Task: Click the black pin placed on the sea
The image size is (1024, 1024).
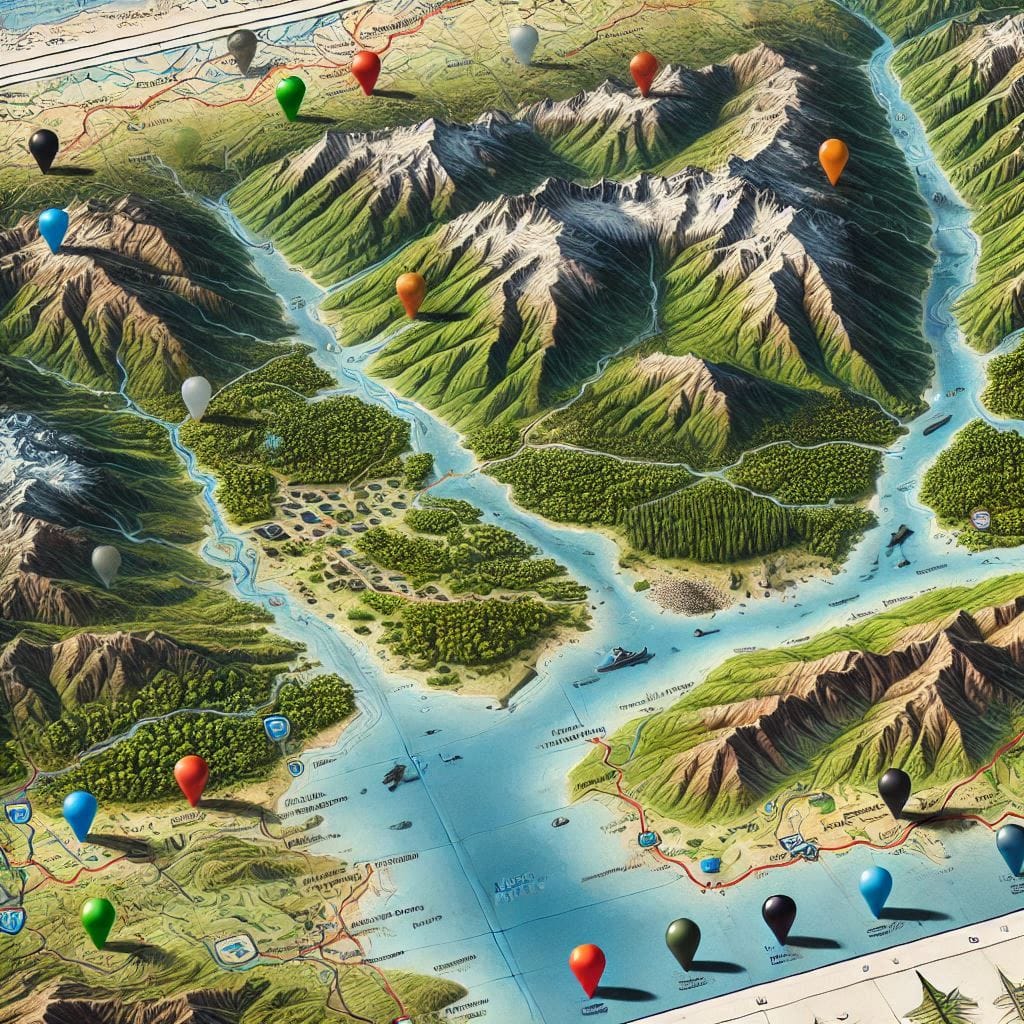Action: pyautogui.click(x=779, y=912)
